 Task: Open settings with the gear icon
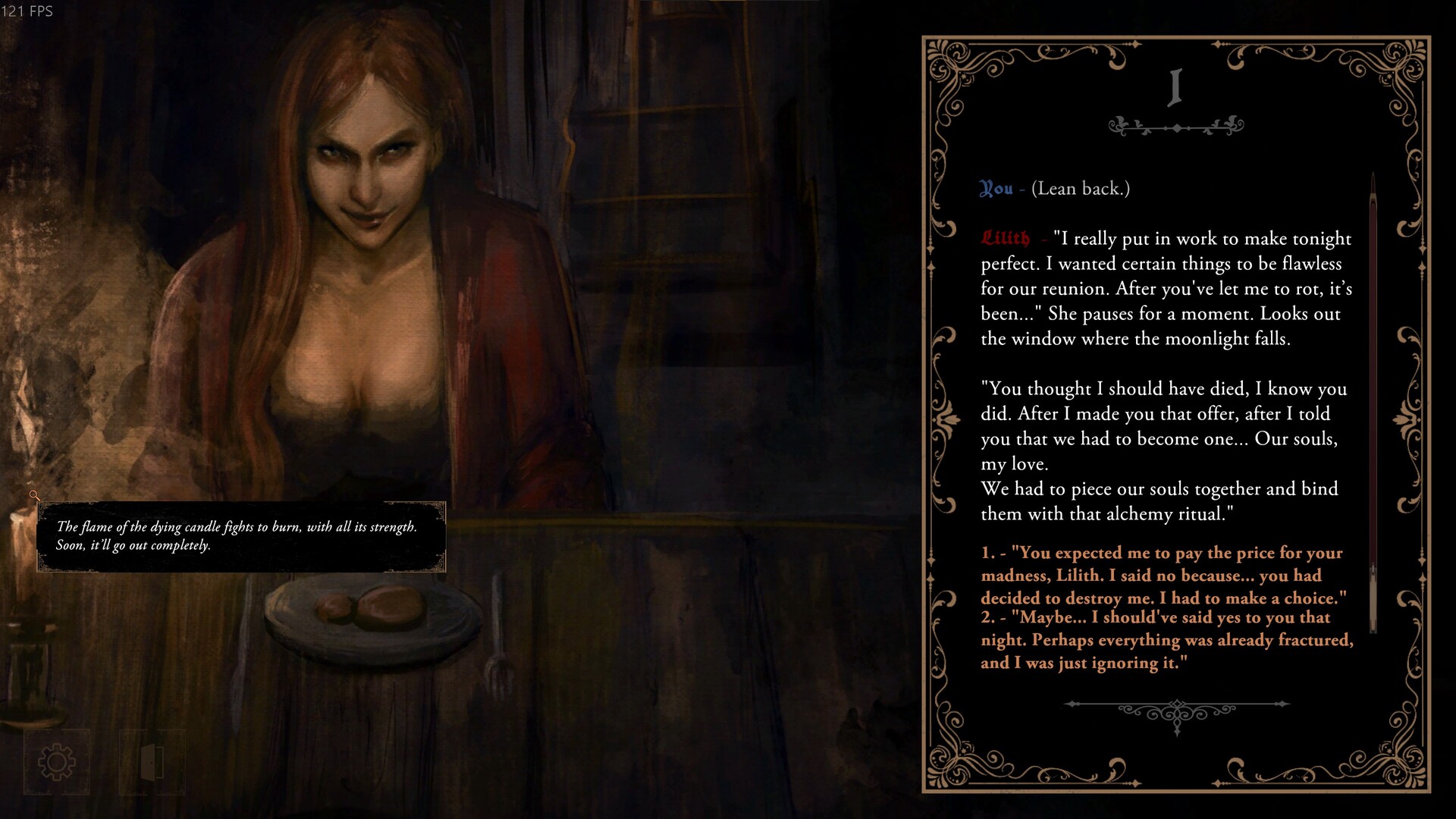57,761
